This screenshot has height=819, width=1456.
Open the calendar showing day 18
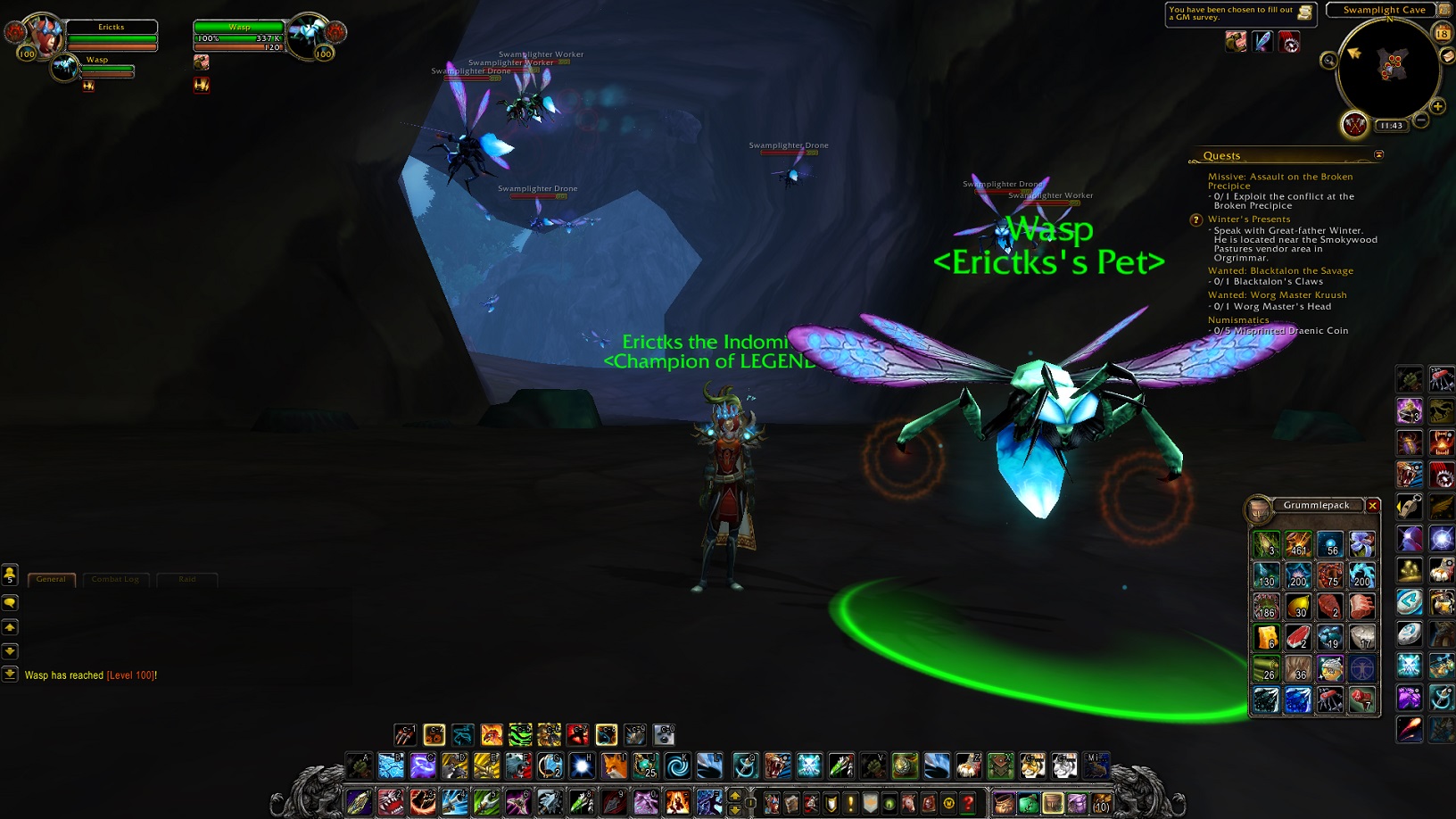[1444, 34]
